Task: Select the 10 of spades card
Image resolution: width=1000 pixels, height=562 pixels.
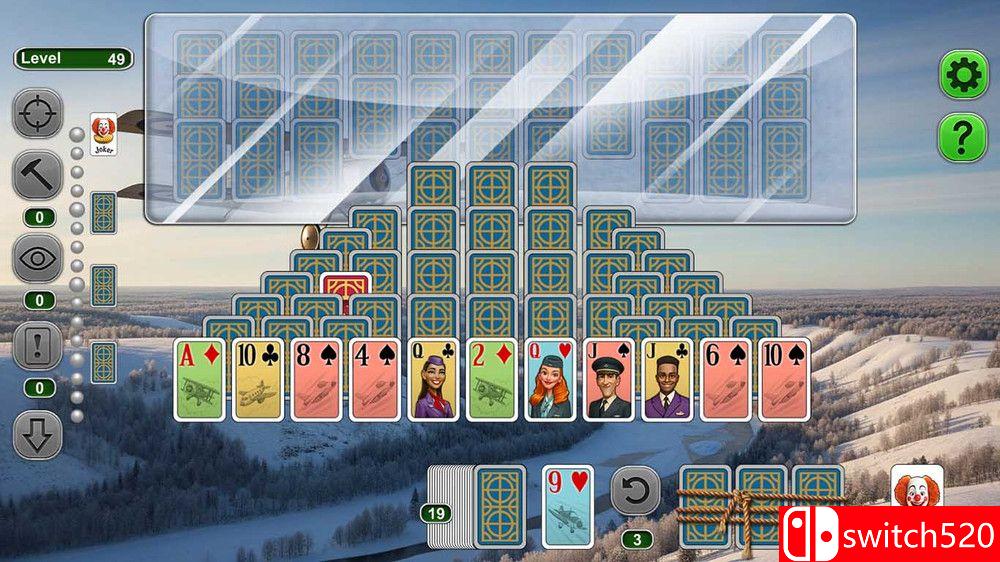Action: tap(785, 379)
